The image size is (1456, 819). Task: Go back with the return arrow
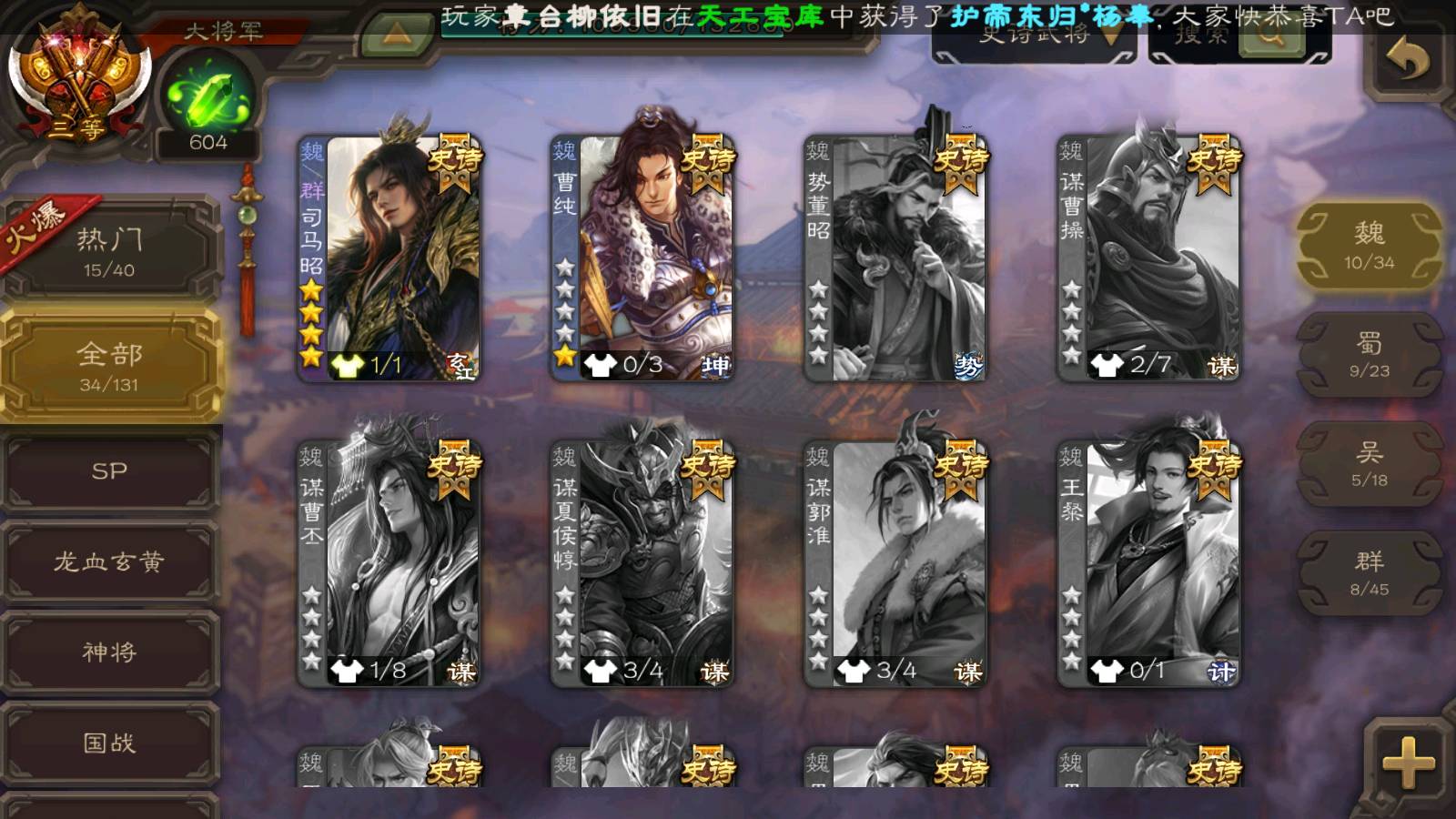point(1408,60)
